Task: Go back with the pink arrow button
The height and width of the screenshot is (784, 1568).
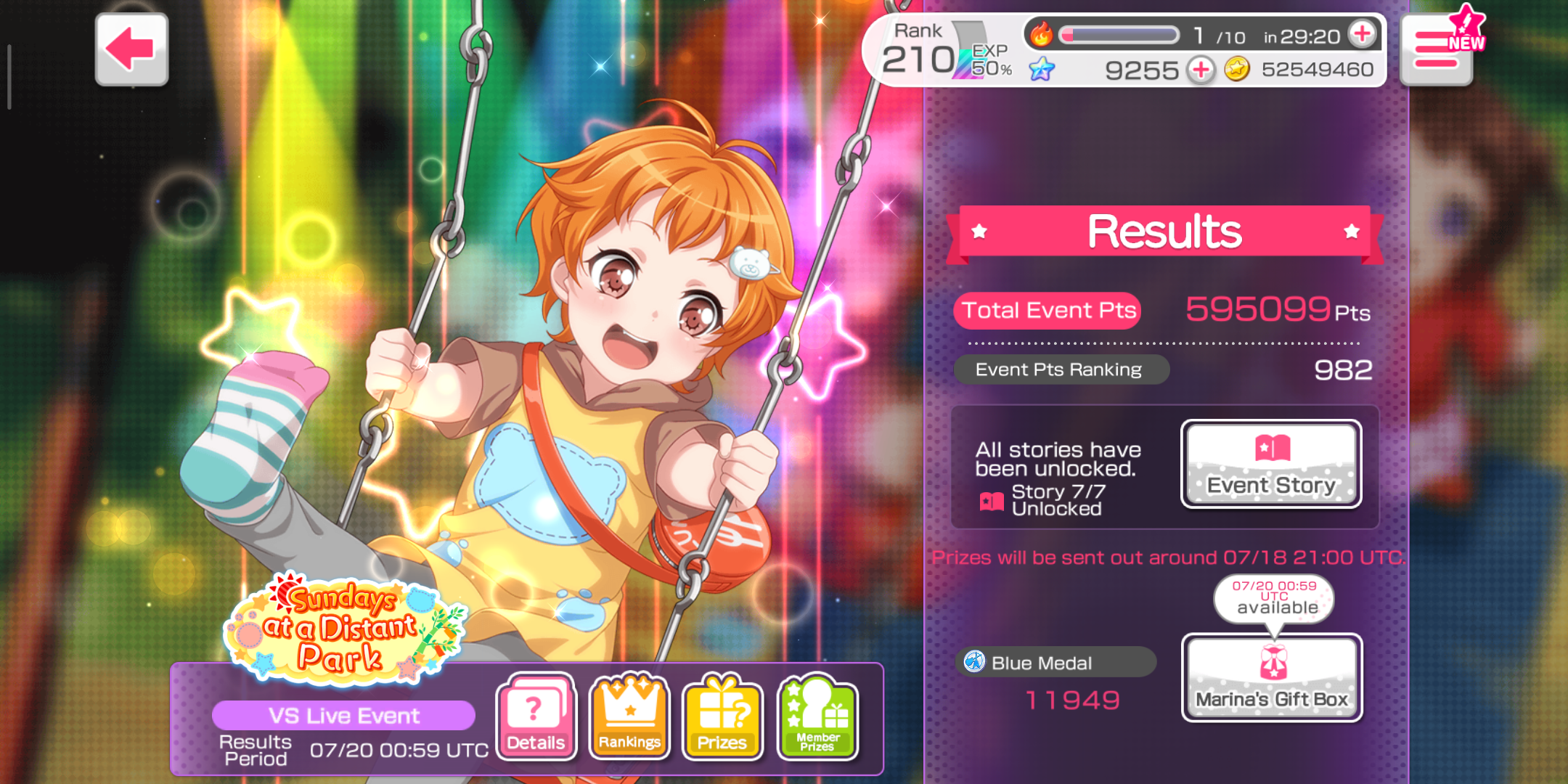Action: (131, 49)
